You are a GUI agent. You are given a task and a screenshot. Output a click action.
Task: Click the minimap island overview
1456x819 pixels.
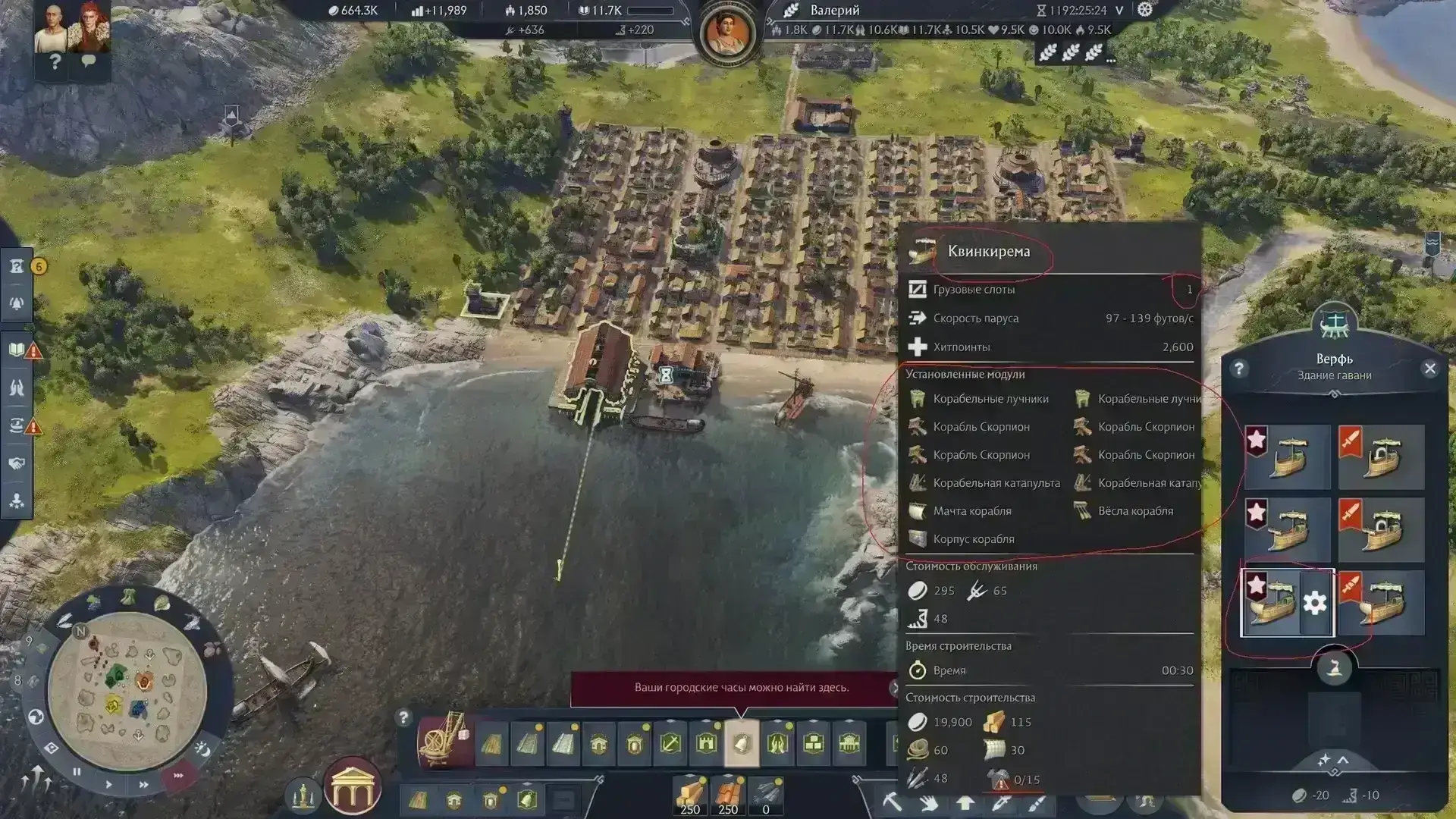coord(127,689)
